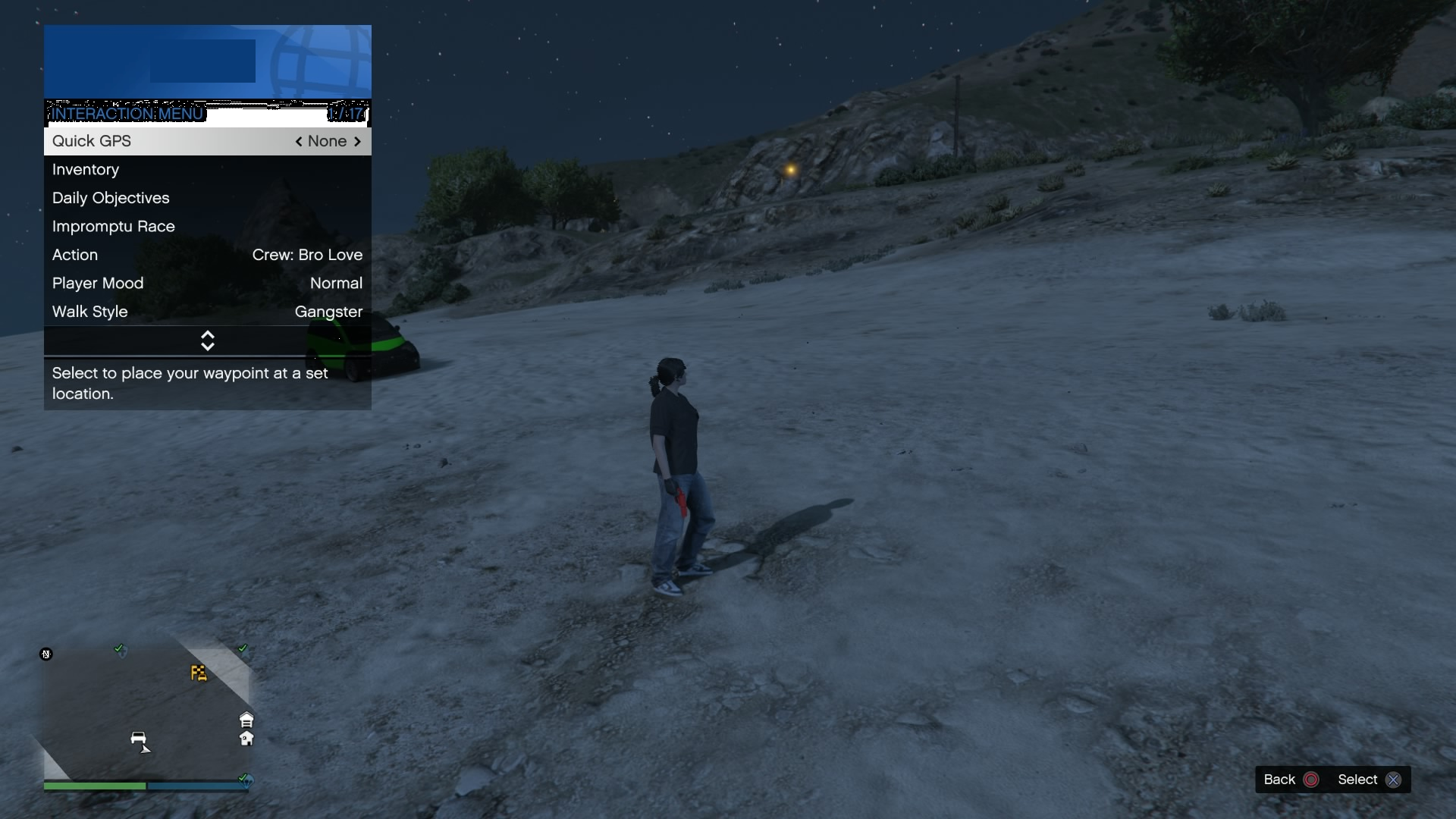The height and width of the screenshot is (819, 1456).
Task: Select the garage icon on the minimap
Action: click(x=246, y=720)
